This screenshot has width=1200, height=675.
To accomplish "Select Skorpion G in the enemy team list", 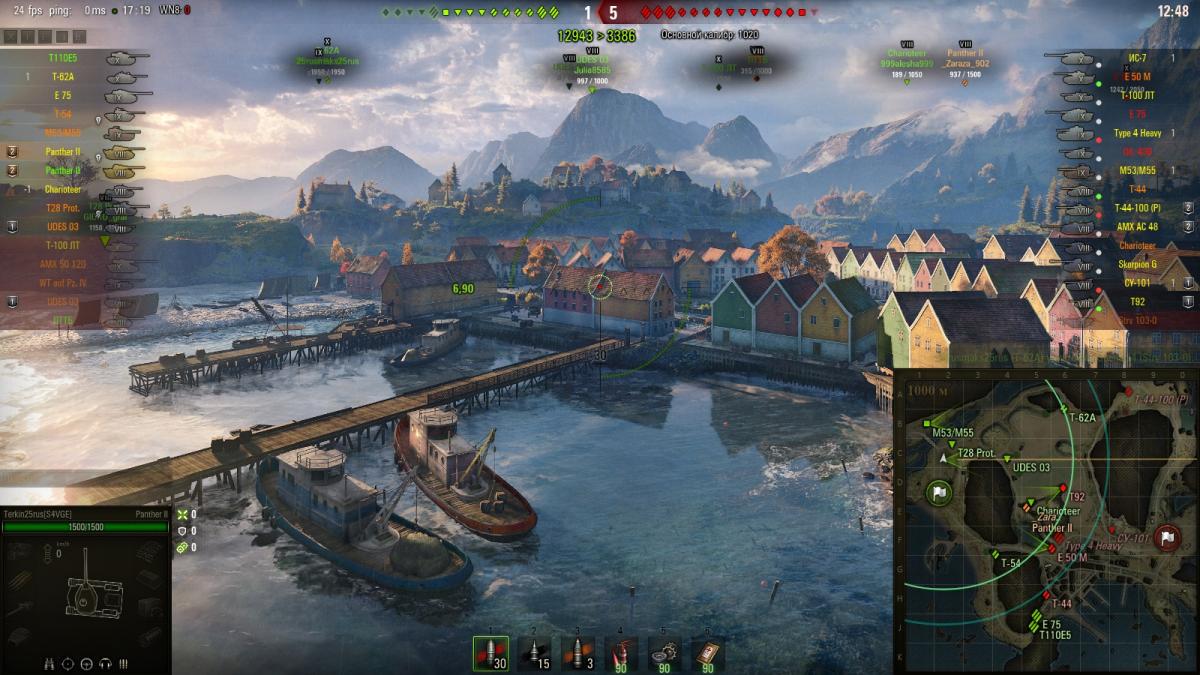I will 1138,264.
